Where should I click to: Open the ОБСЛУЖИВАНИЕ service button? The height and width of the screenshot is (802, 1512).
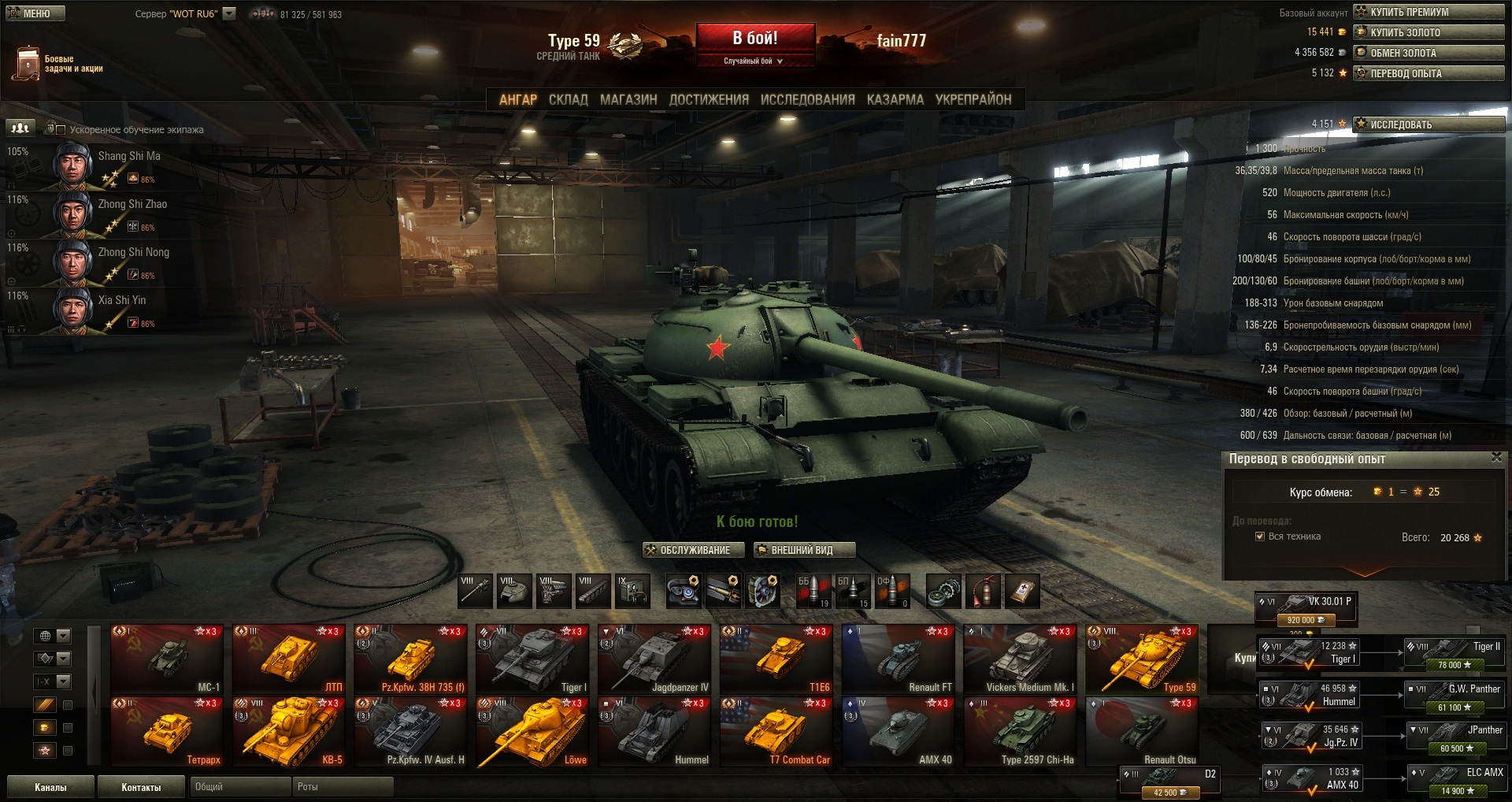pos(694,550)
